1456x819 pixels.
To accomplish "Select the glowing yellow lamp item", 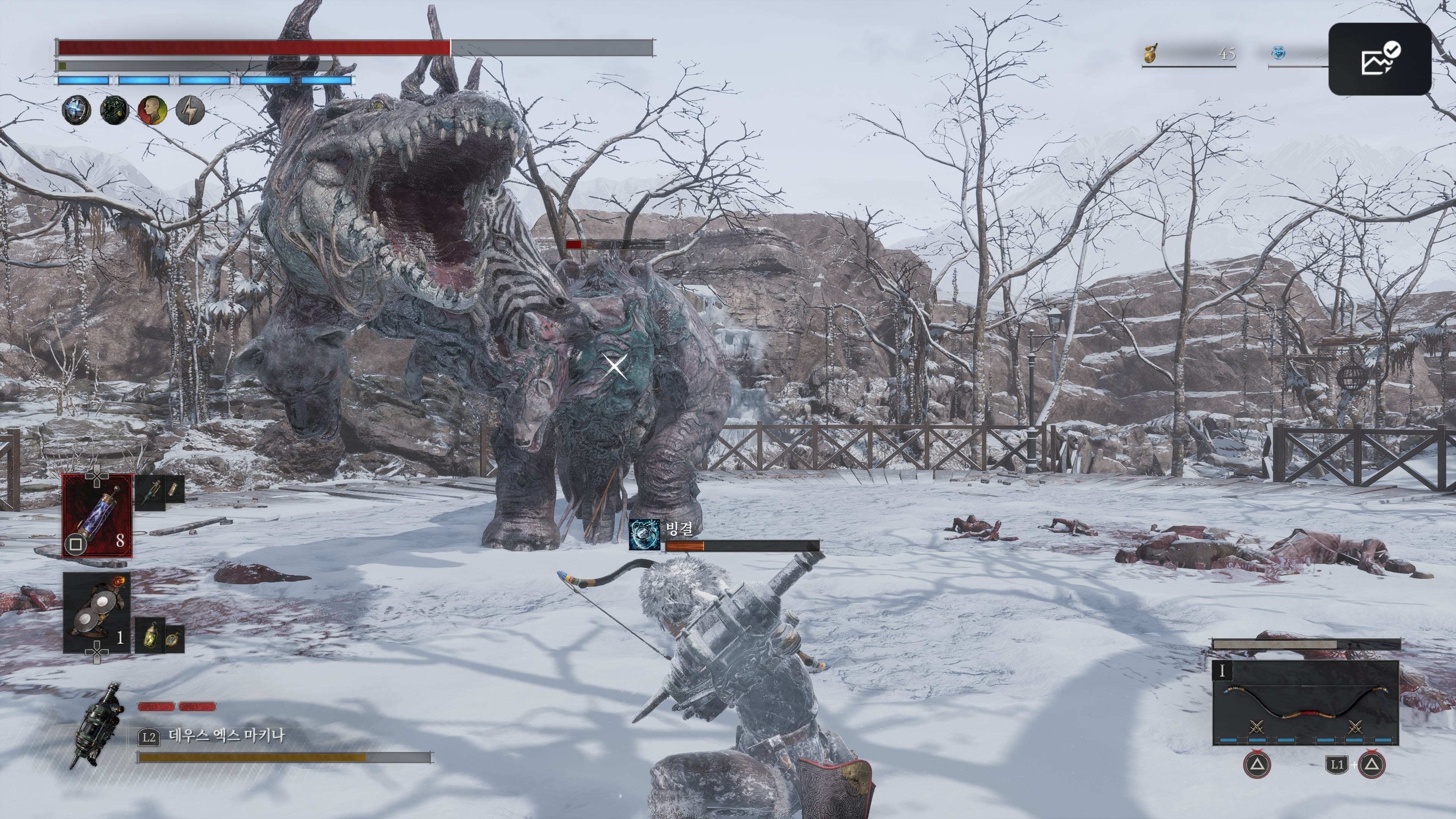I will pyautogui.click(x=150, y=637).
